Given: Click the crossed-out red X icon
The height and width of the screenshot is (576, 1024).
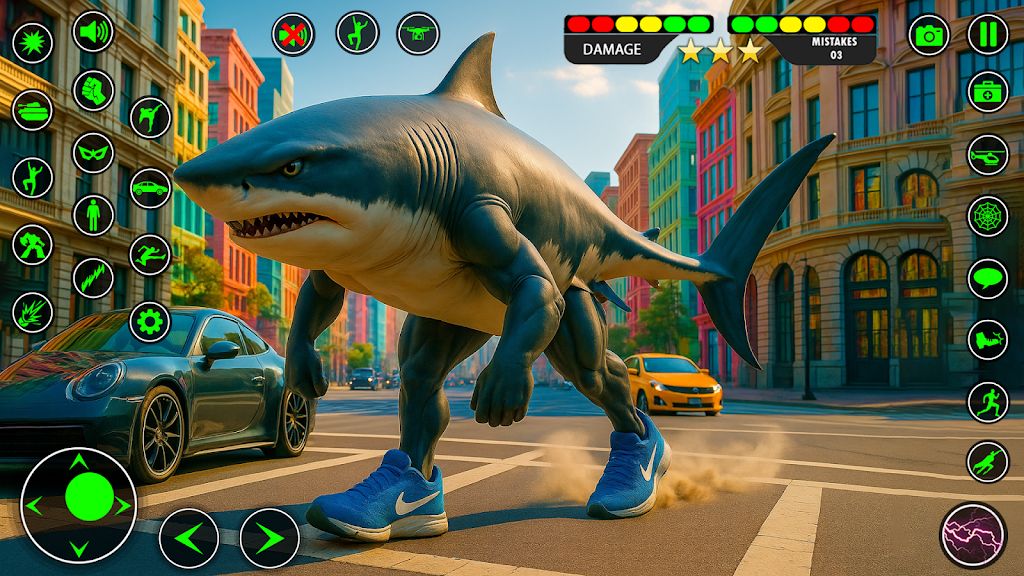Looking at the screenshot, I should coord(293,35).
